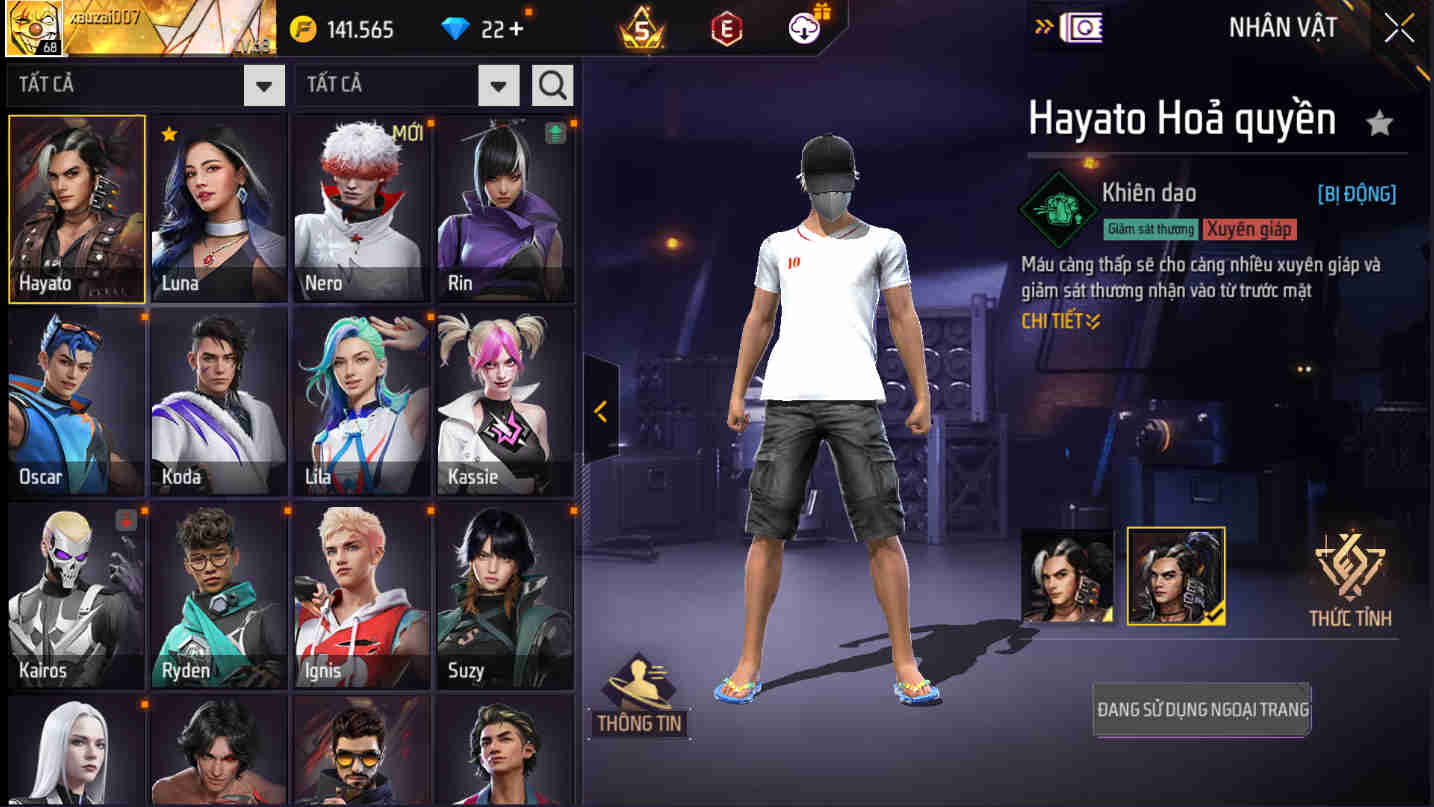Click the character card ticket icon near NHÂN VẬT
The height and width of the screenshot is (807, 1434).
[1080, 30]
